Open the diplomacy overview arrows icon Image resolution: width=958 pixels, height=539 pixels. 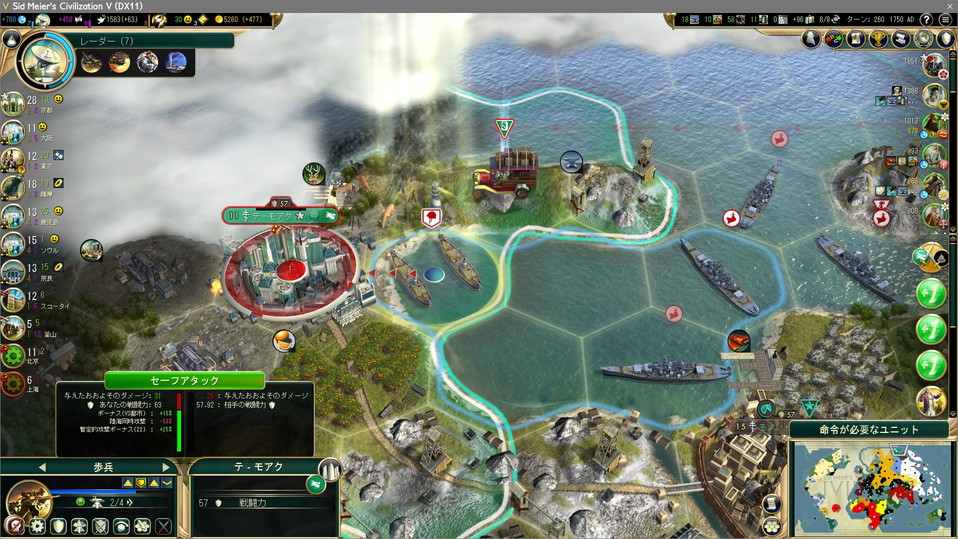(x=834, y=39)
